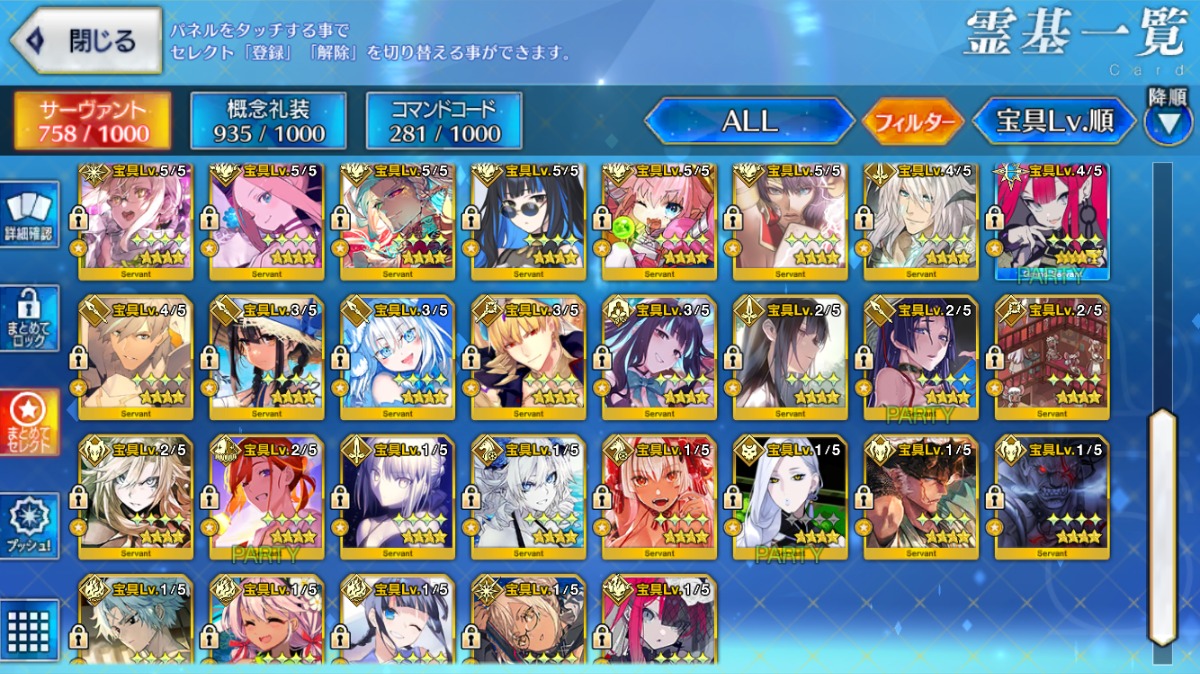Open the 概念礼装 tab
The image size is (1200, 674).
(x=268, y=121)
